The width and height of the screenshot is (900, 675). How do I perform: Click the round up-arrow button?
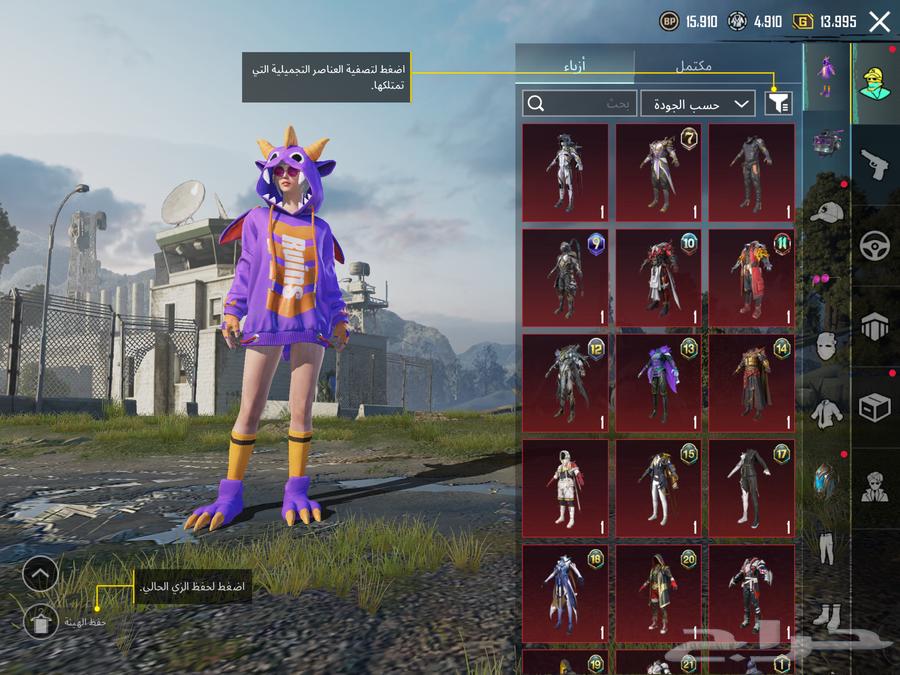coord(40,573)
